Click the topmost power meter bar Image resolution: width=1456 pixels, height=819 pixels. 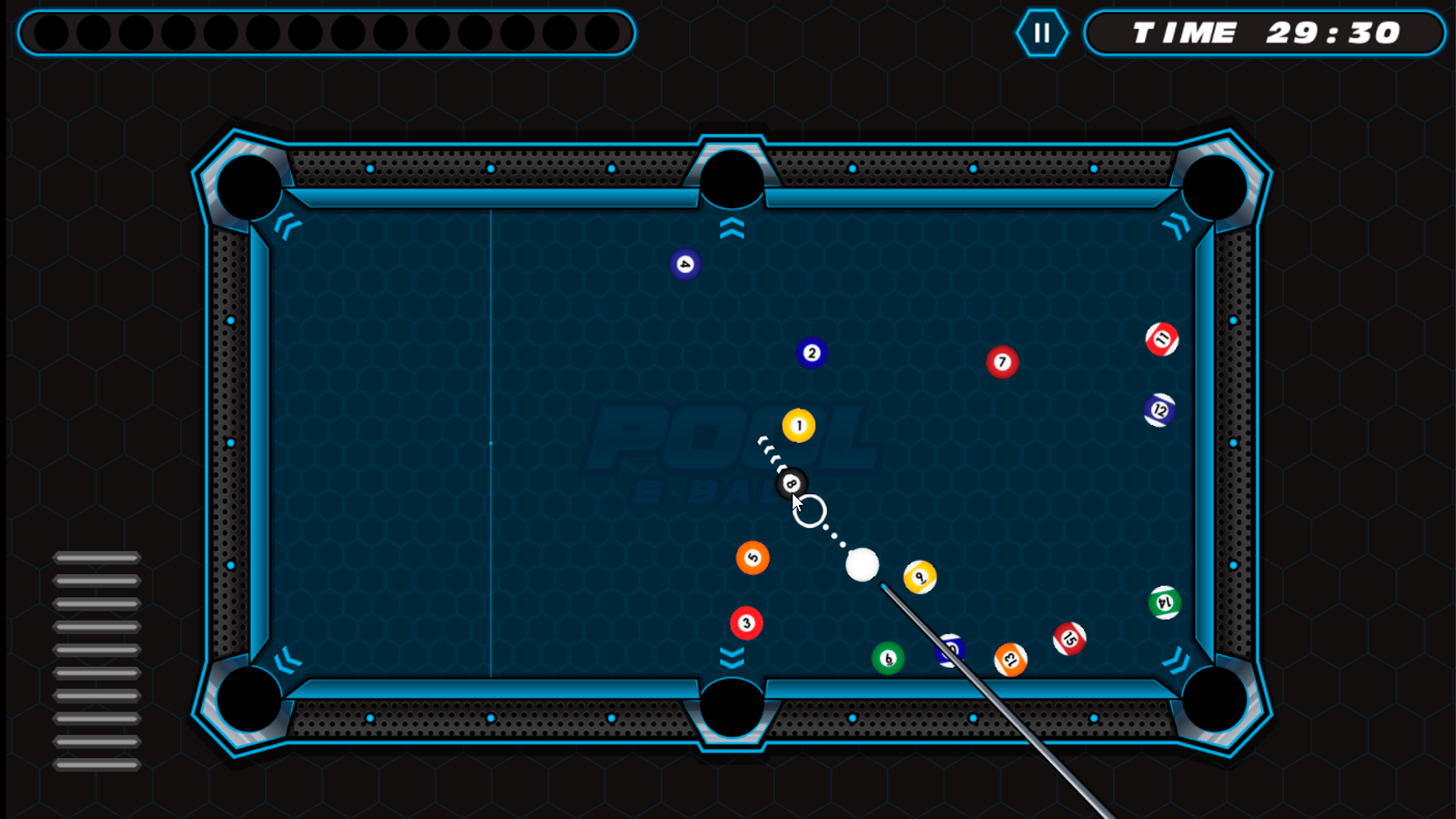(96, 556)
